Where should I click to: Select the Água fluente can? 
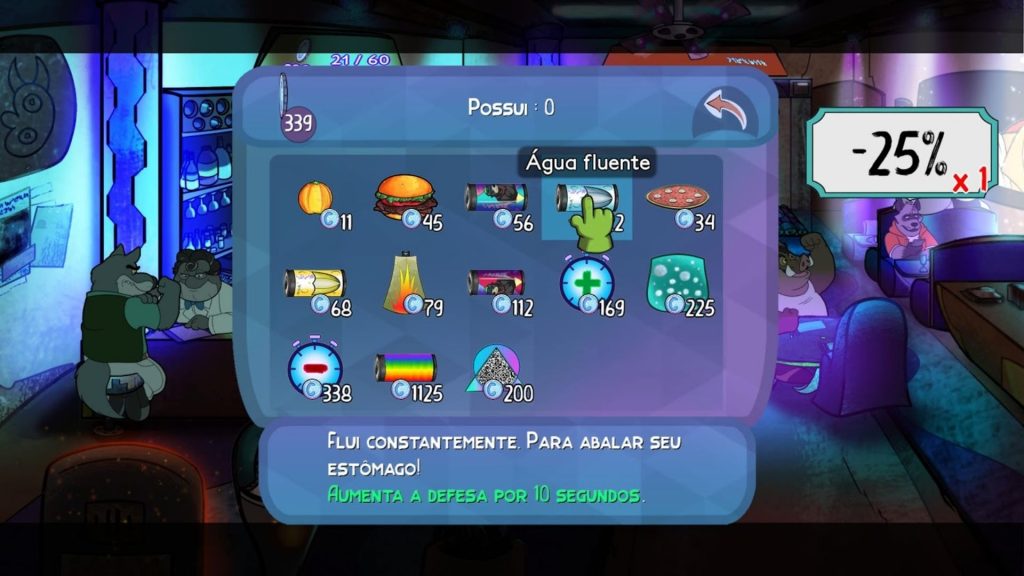click(x=586, y=198)
